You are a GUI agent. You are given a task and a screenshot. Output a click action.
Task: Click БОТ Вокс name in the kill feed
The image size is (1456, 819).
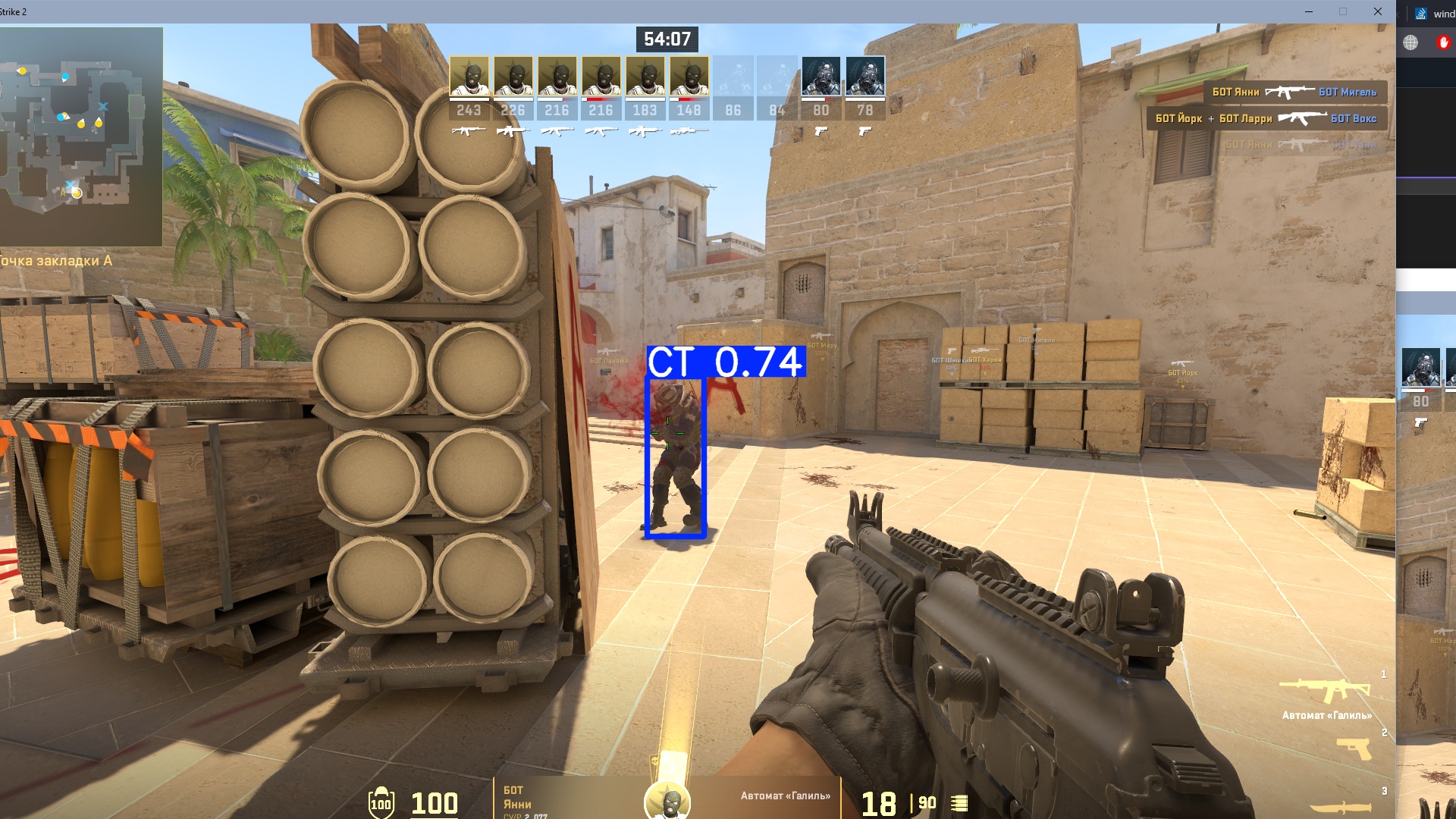(1354, 118)
